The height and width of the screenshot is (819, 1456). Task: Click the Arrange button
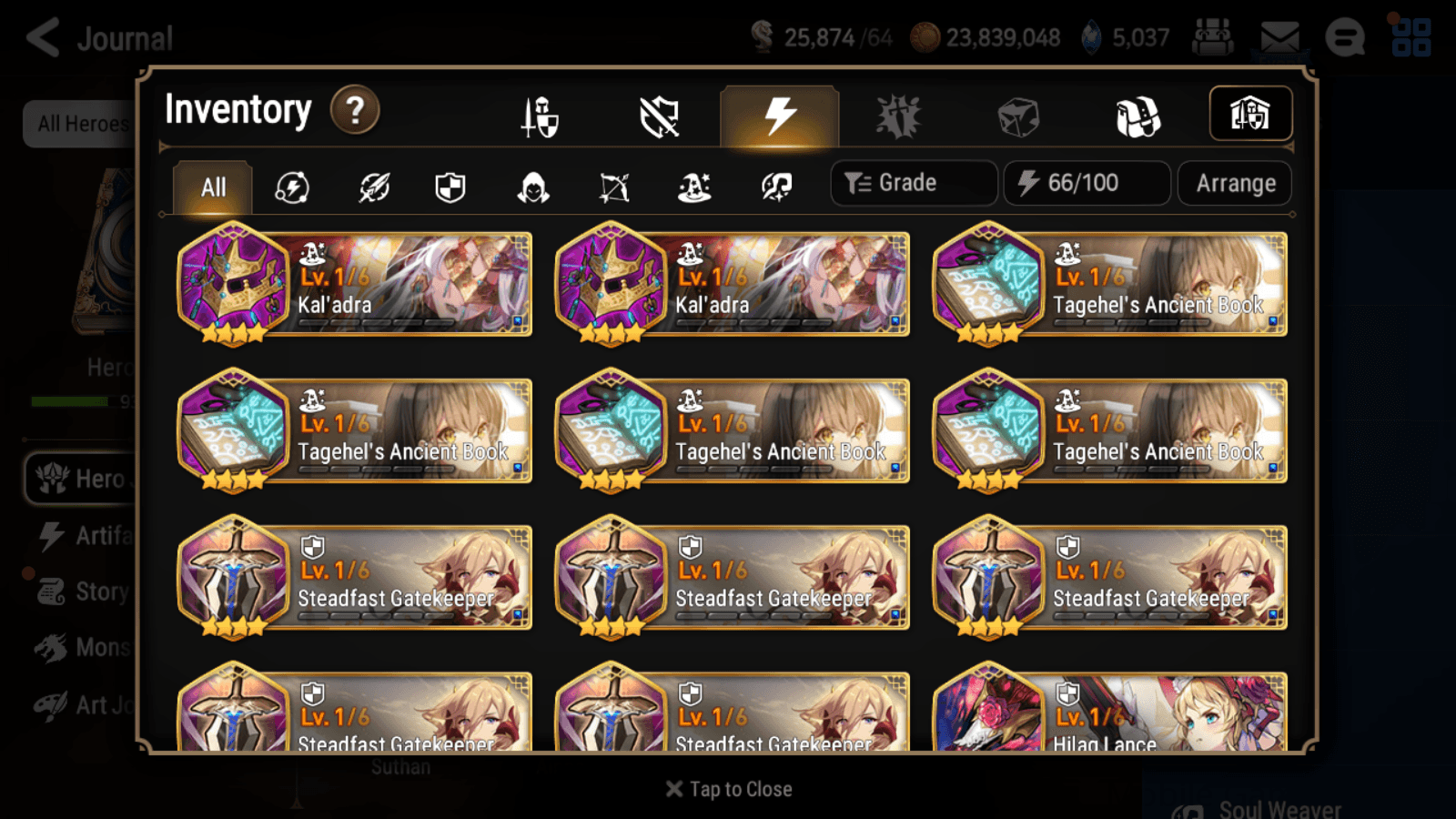pyautogui.click(x=1234, y=183)
